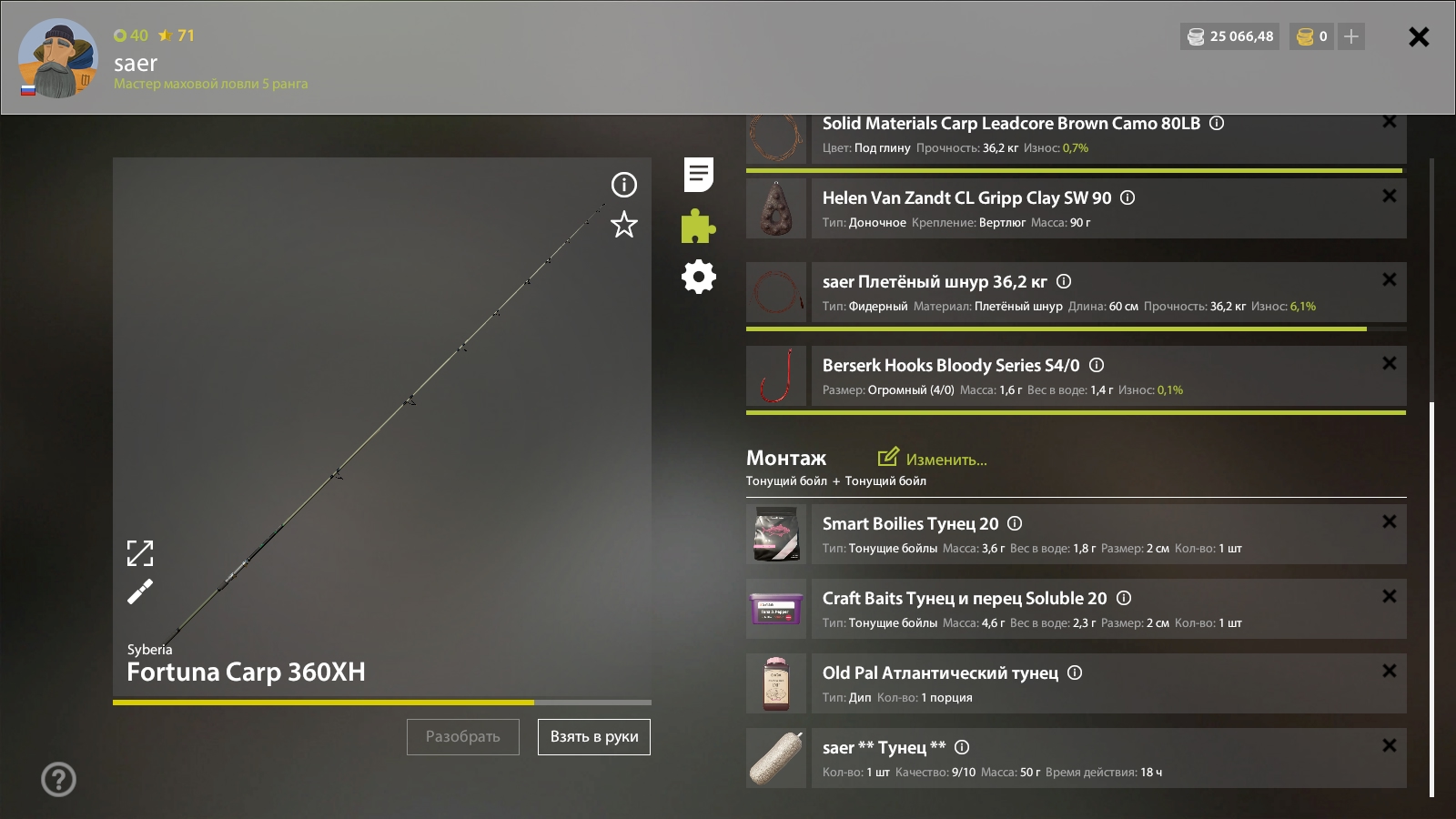Expand the rod preview to fullscreen
Image resolution: width=1456 pixels, height=819 pixels.
[x=140, y=553]
